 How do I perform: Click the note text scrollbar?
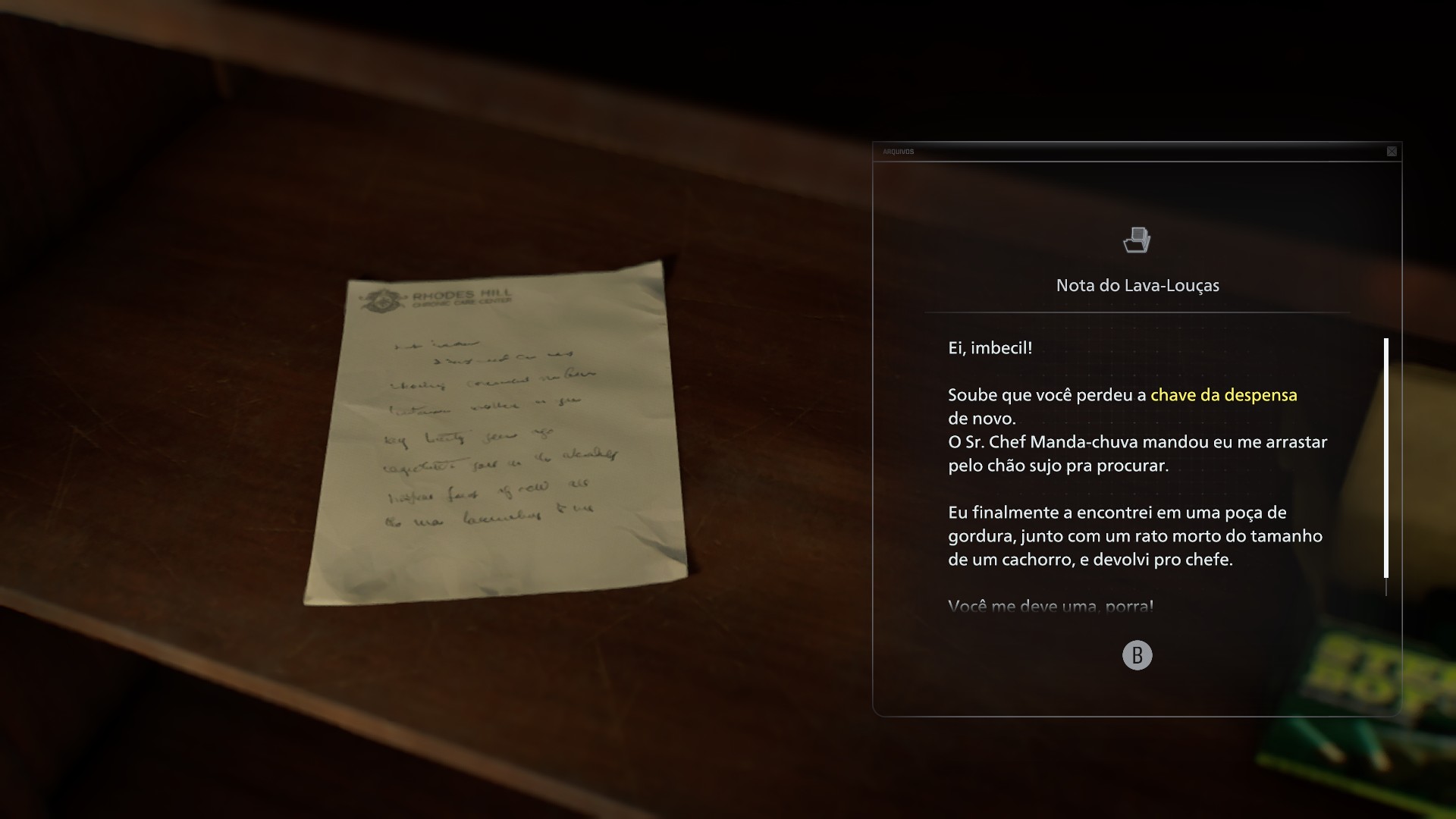pos(1386,458)
